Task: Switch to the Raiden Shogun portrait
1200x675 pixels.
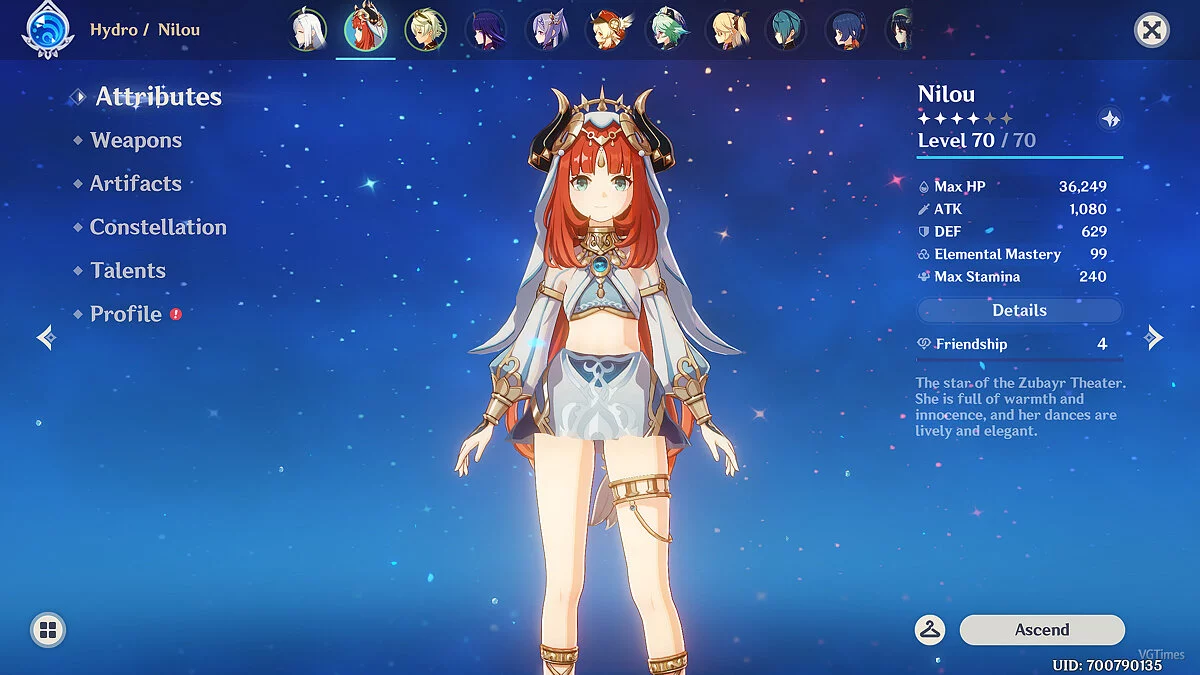Action: point(486,31)
